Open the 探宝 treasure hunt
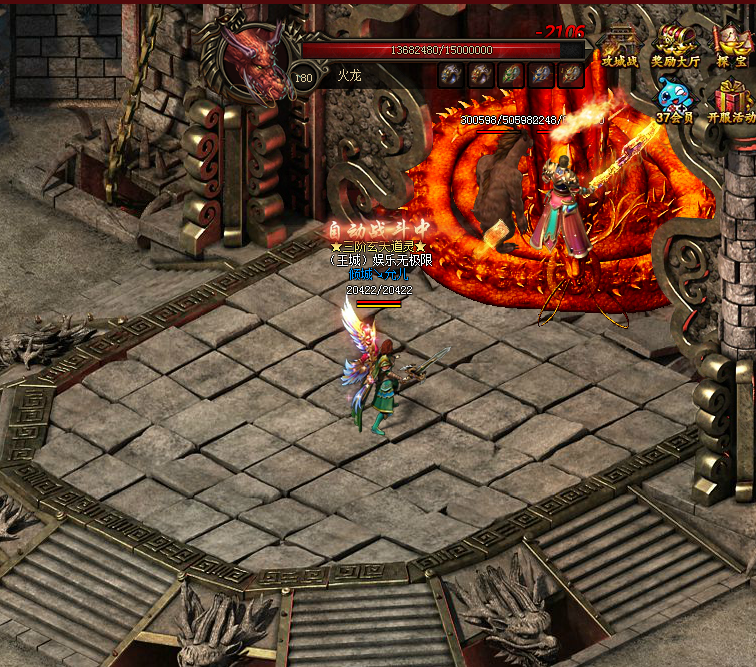 click(733, 46)
